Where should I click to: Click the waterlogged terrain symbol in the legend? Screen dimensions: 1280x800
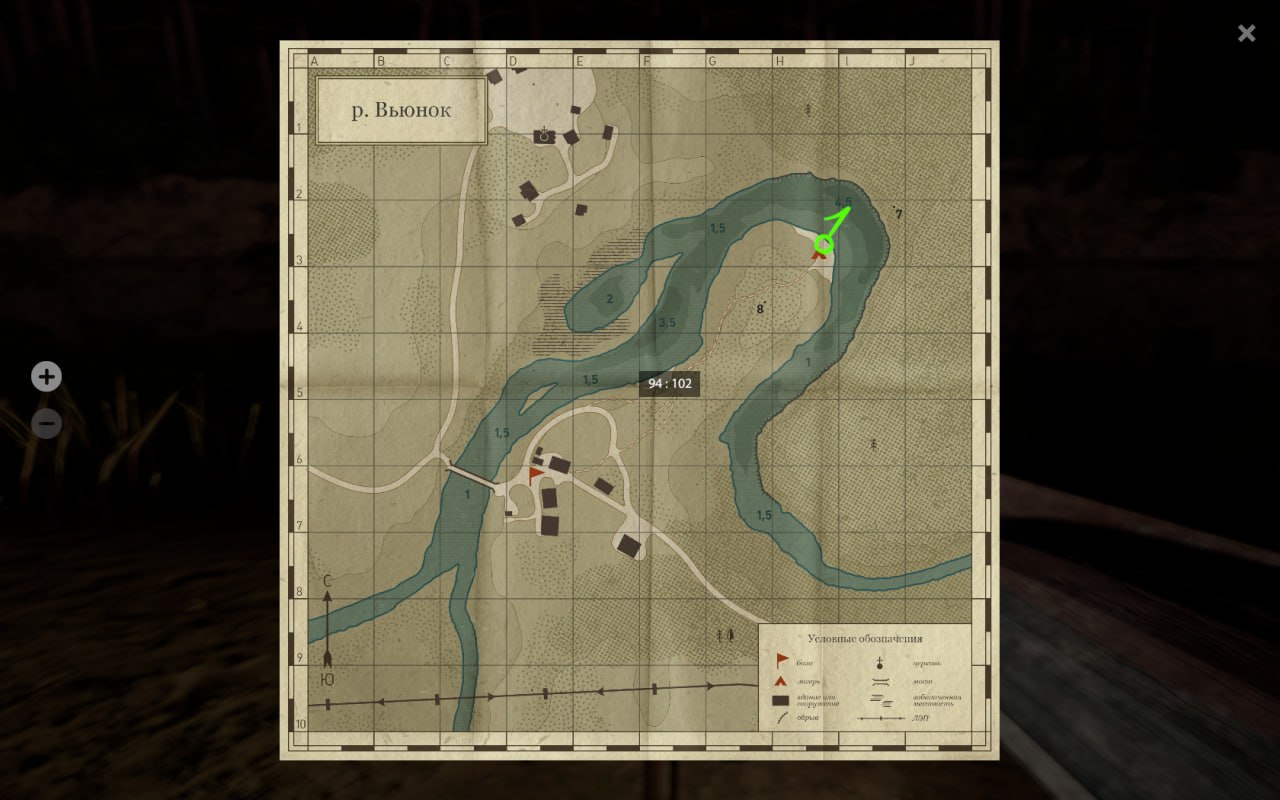[x=879, y=699]
